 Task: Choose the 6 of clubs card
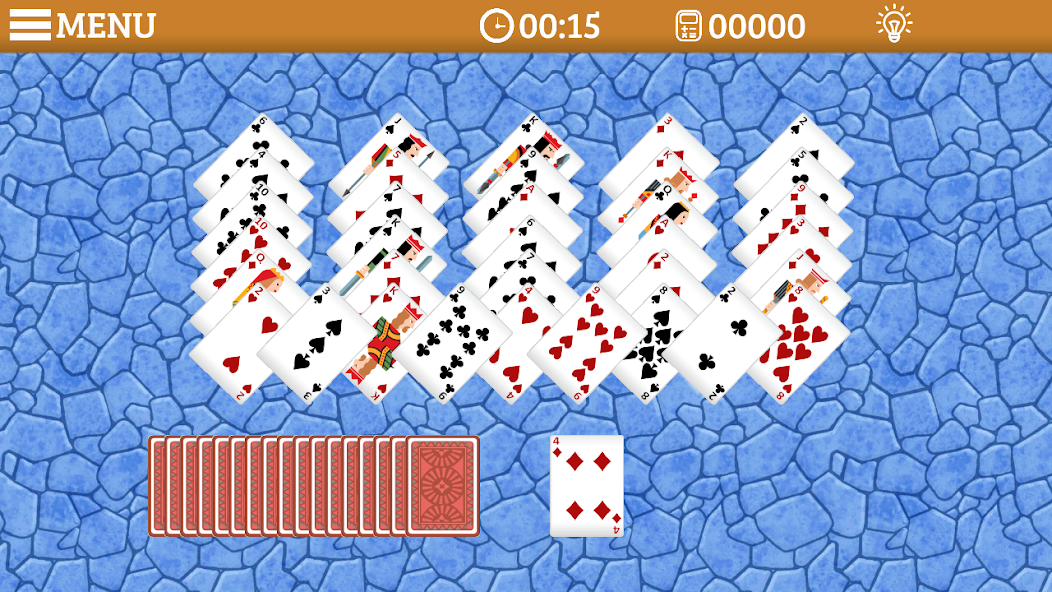(x=449, y=345)
